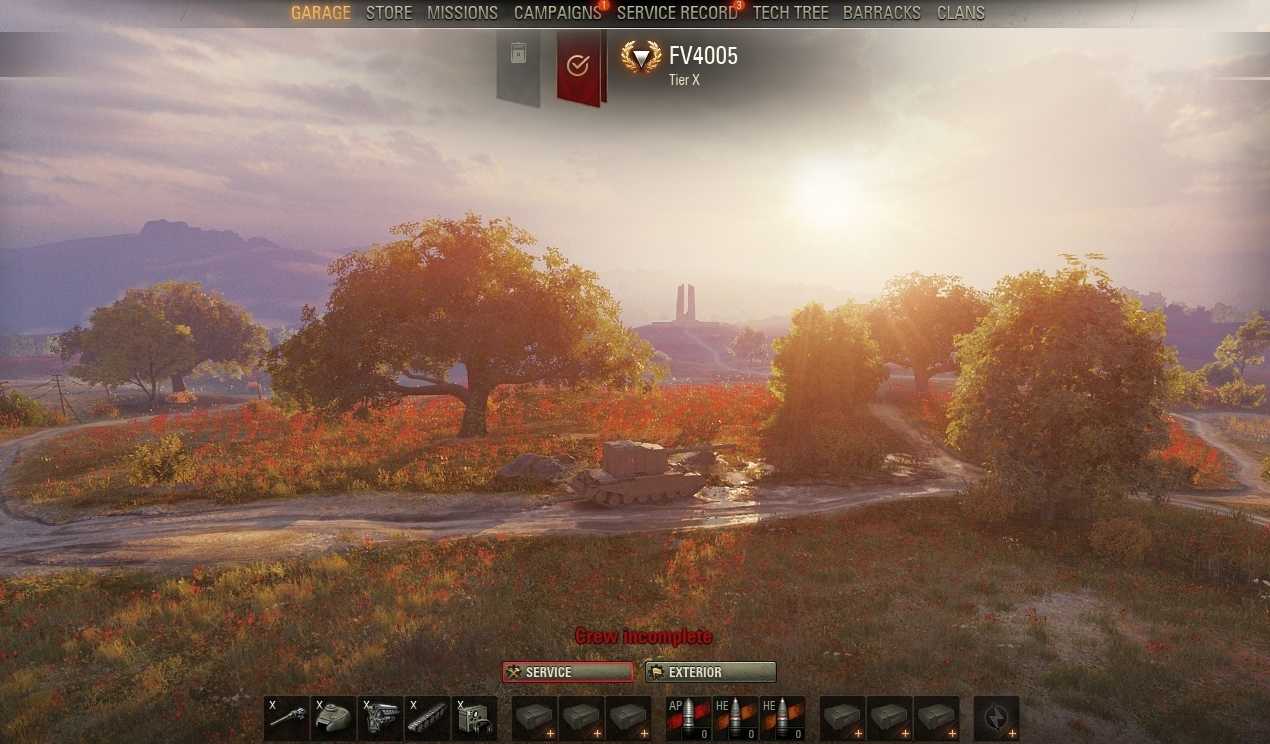Choose the engine module slot
This screenshot has width=1270, height=744.
pos(380,718)
